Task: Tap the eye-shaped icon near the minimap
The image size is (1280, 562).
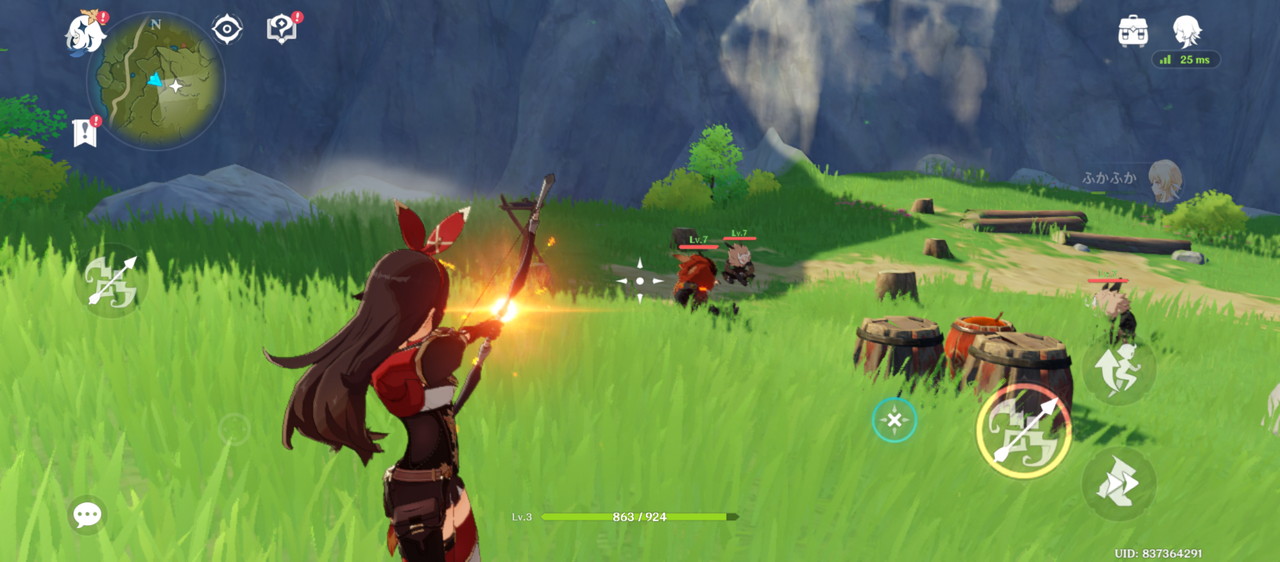Action: (227, 30)
